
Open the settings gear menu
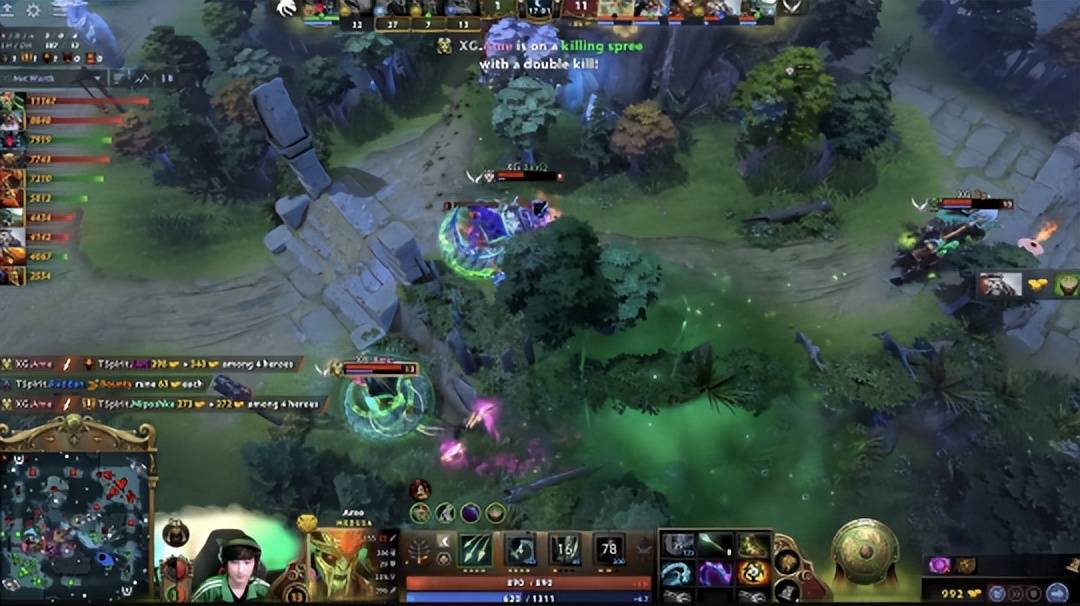click(x=33, y=10)
